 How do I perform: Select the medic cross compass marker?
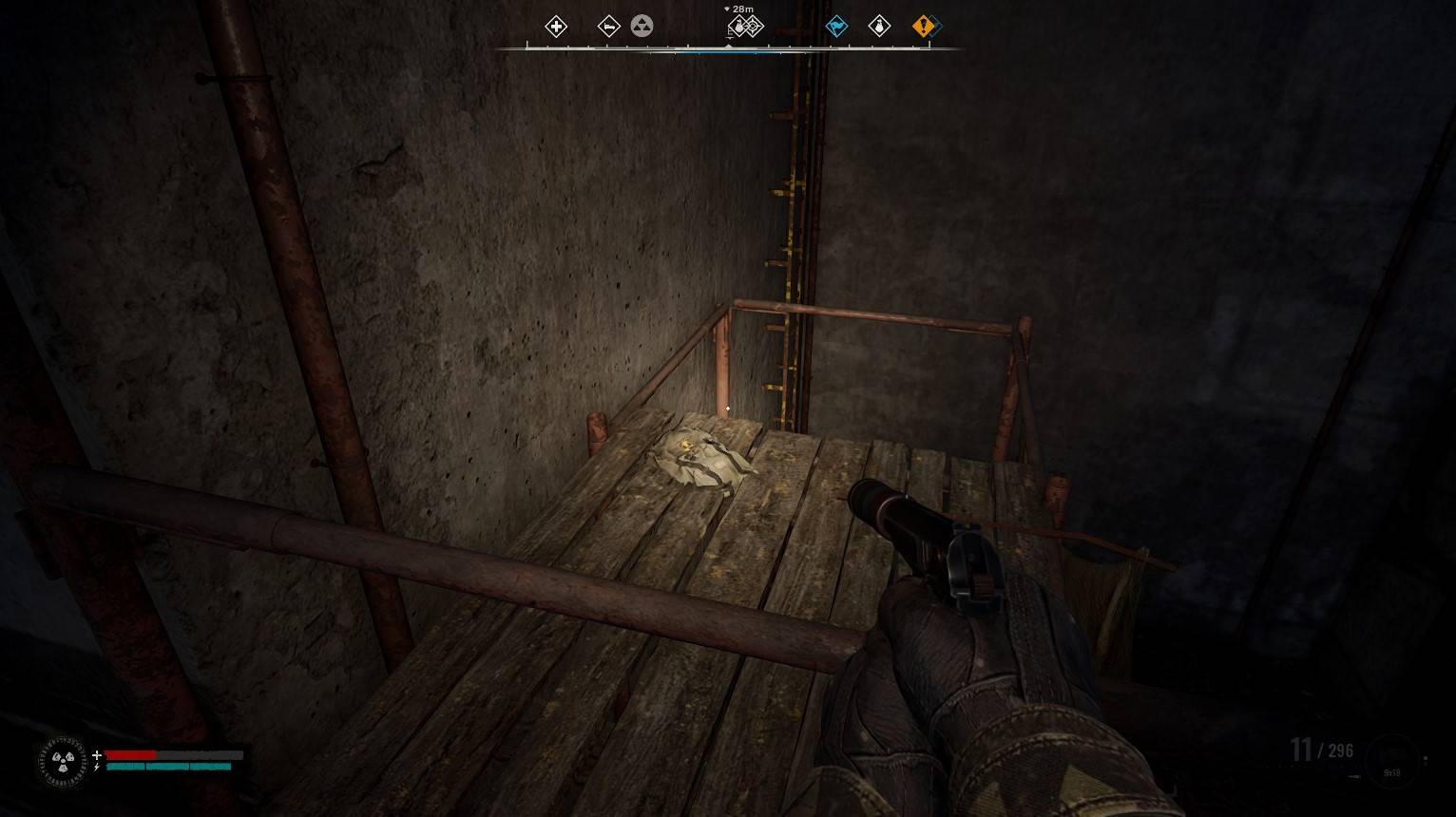[x=556, y=27]
